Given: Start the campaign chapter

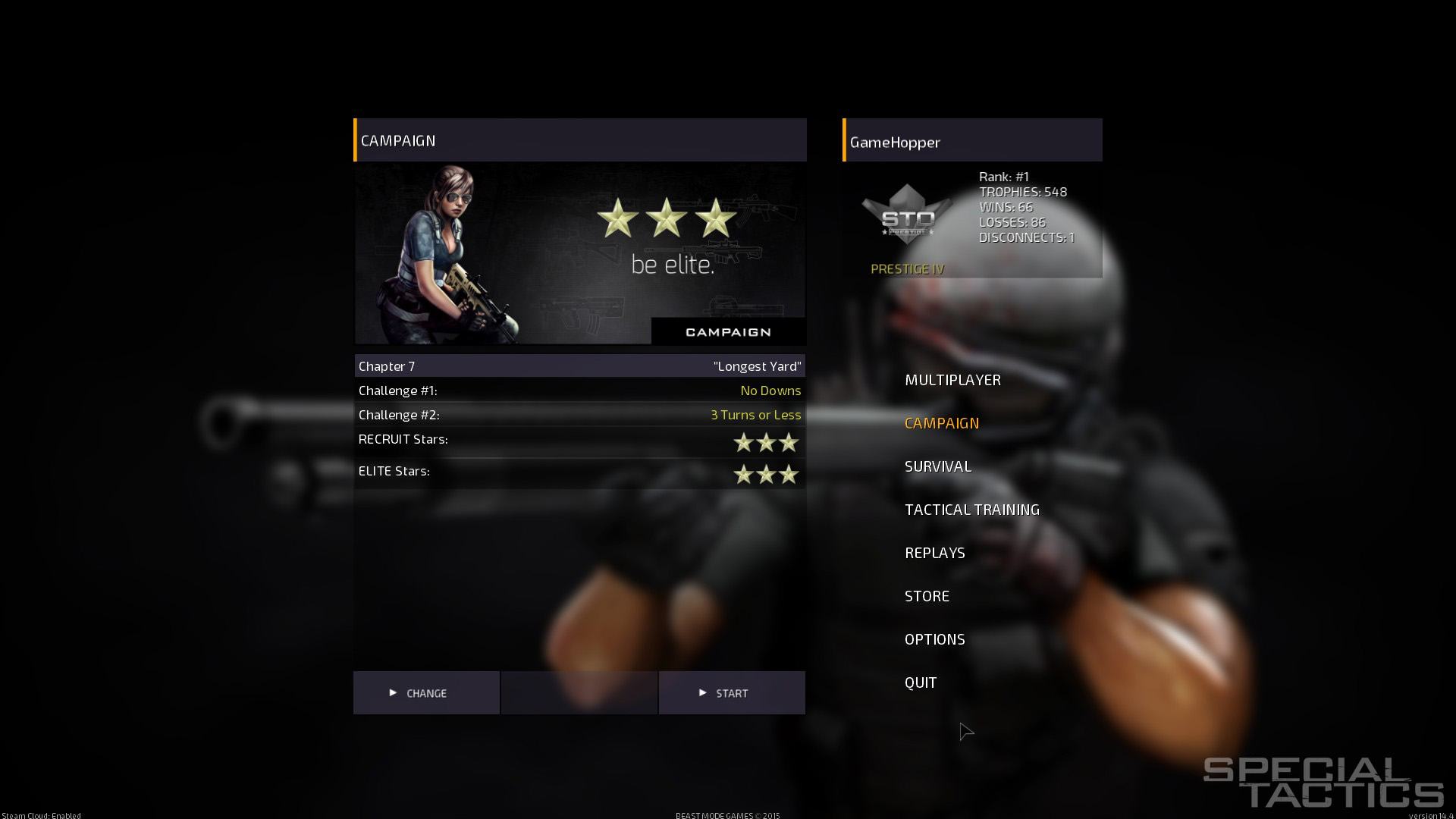Looking at the screenshot, I should (732, 693).
